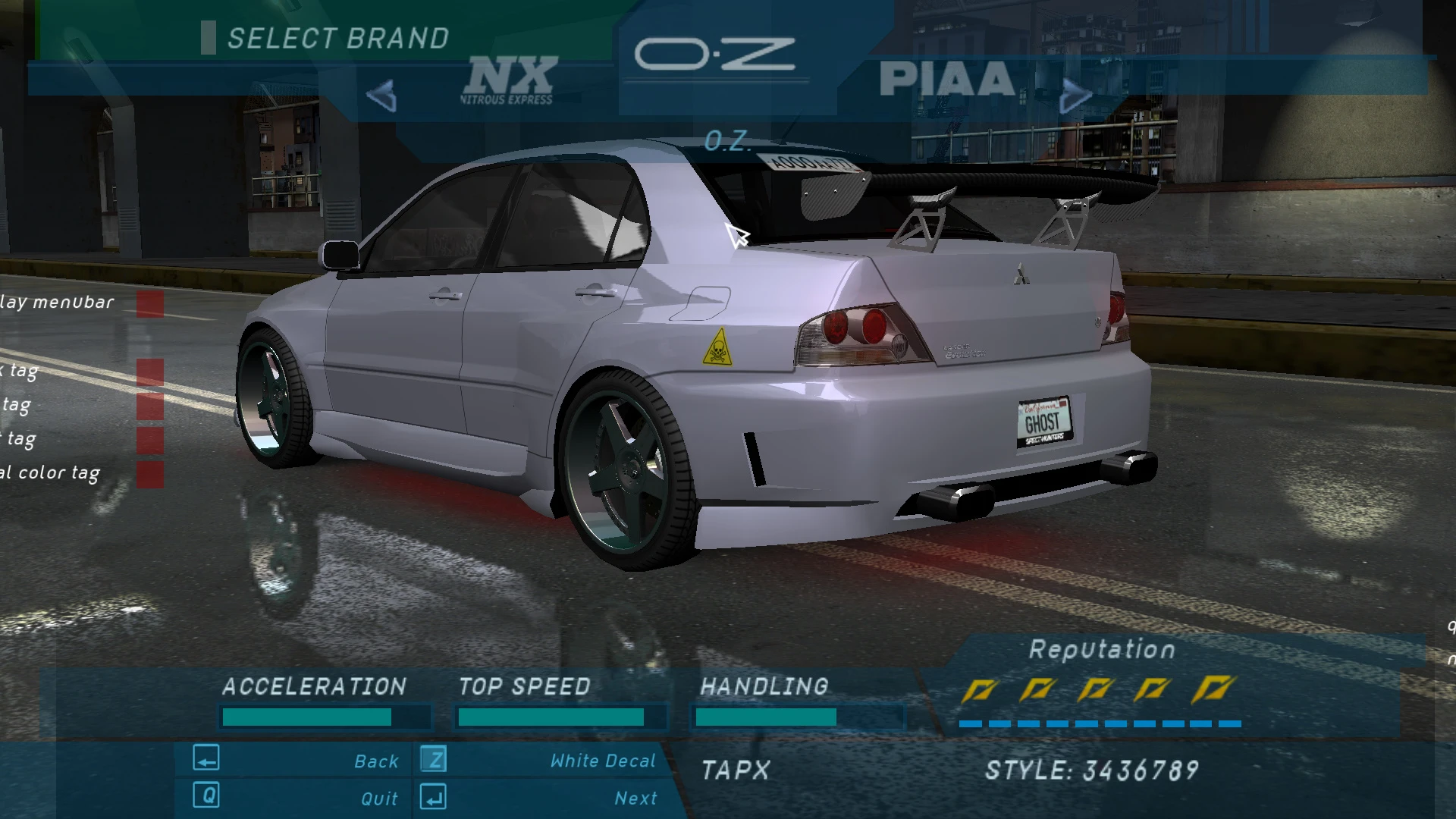Screen dimensions: 1456x819
Task: Click the Back button
Action: (375, 760)
